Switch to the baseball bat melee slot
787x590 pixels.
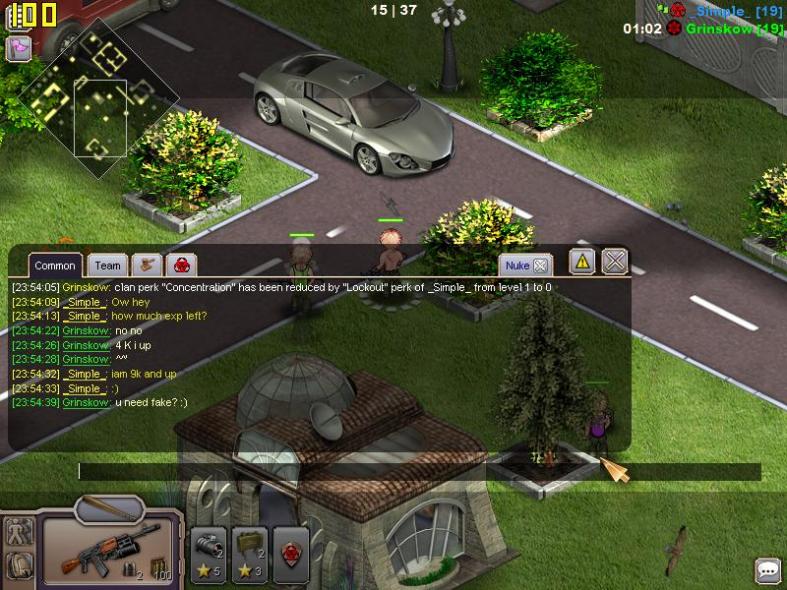tap(108, 506)
